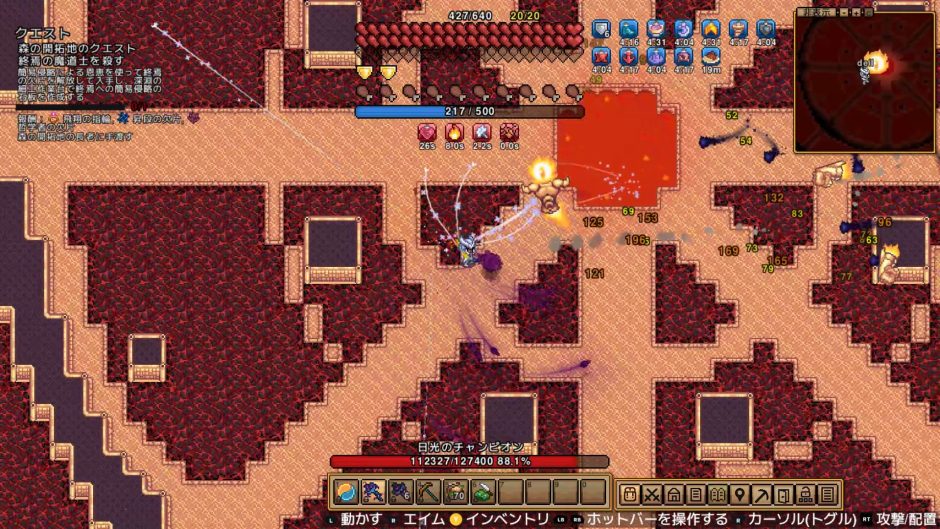Click the crossed swords toolbar button
The height and width of the screenshot is (529, 940).
pos(653,494)
